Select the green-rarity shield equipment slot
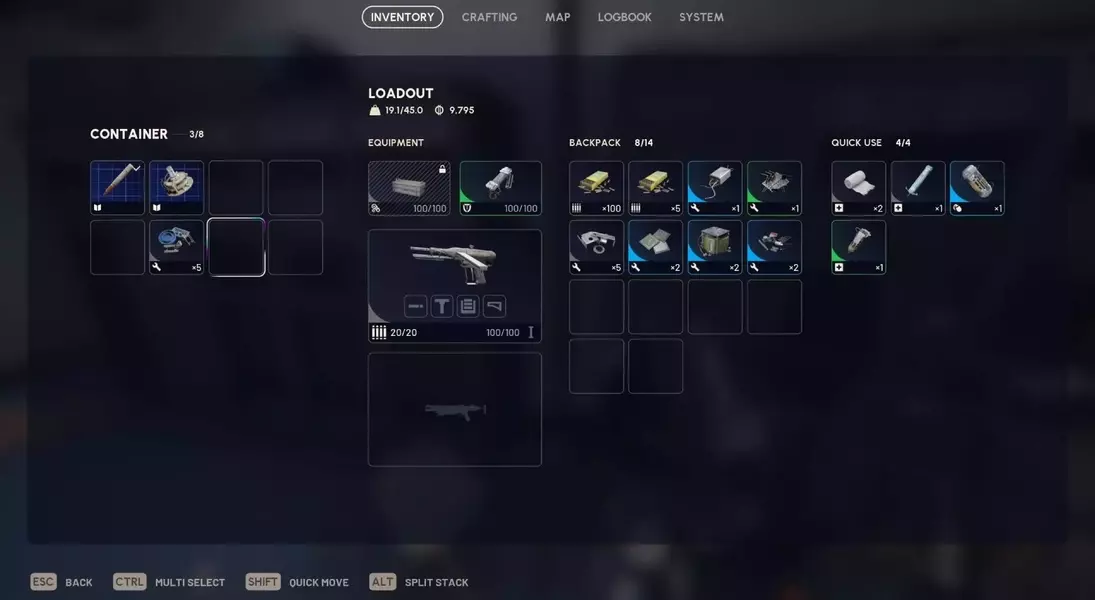The height and width of the screenshot is (600, 1095). click(x=500, y=188)
